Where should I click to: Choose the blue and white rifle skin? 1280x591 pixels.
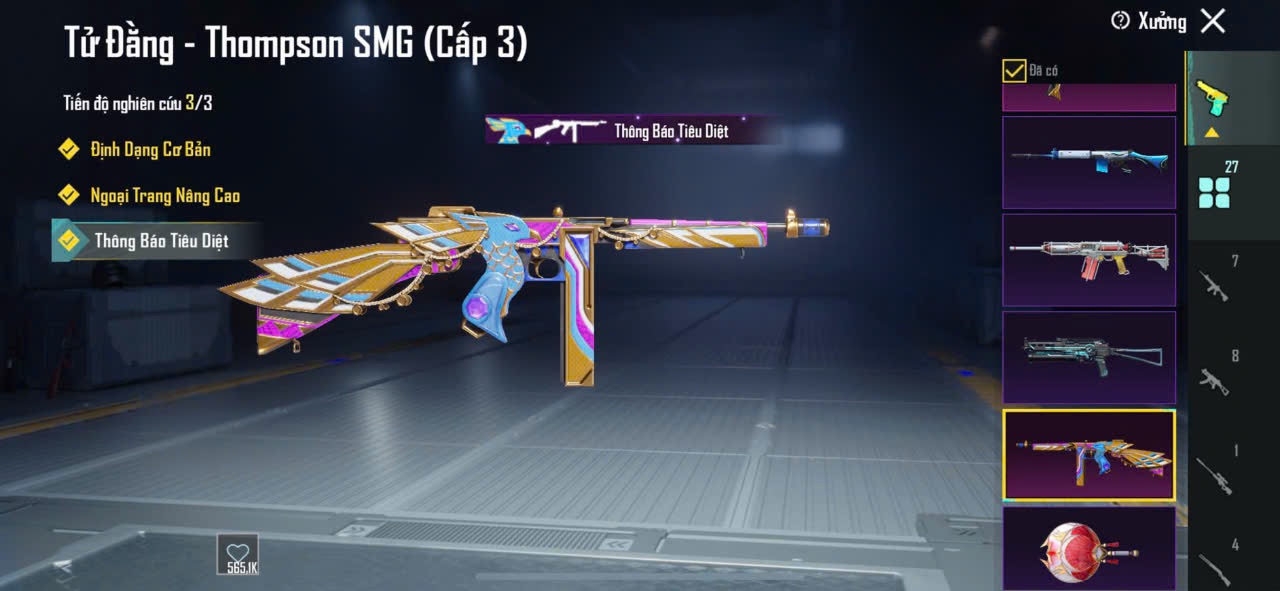[1089, 162]
